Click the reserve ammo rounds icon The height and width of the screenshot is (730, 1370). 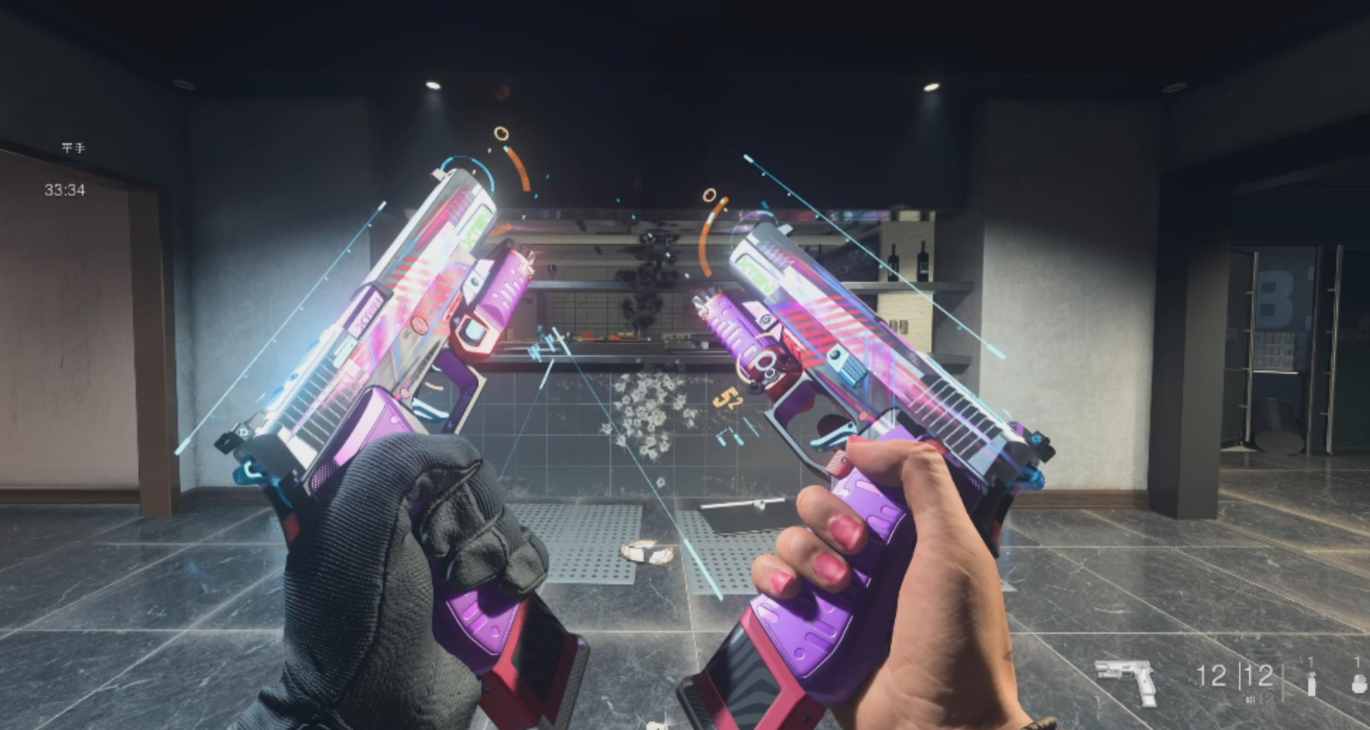coord(1252,697)
